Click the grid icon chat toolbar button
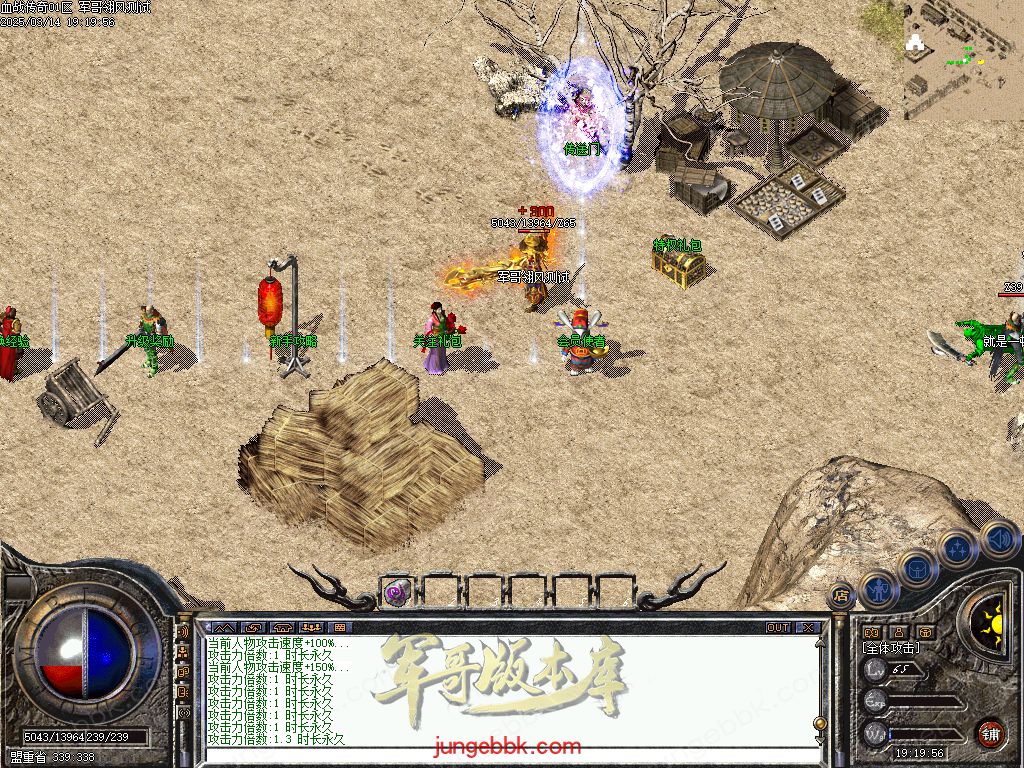This screenshot has height=768, width=1024. [339, 628]
